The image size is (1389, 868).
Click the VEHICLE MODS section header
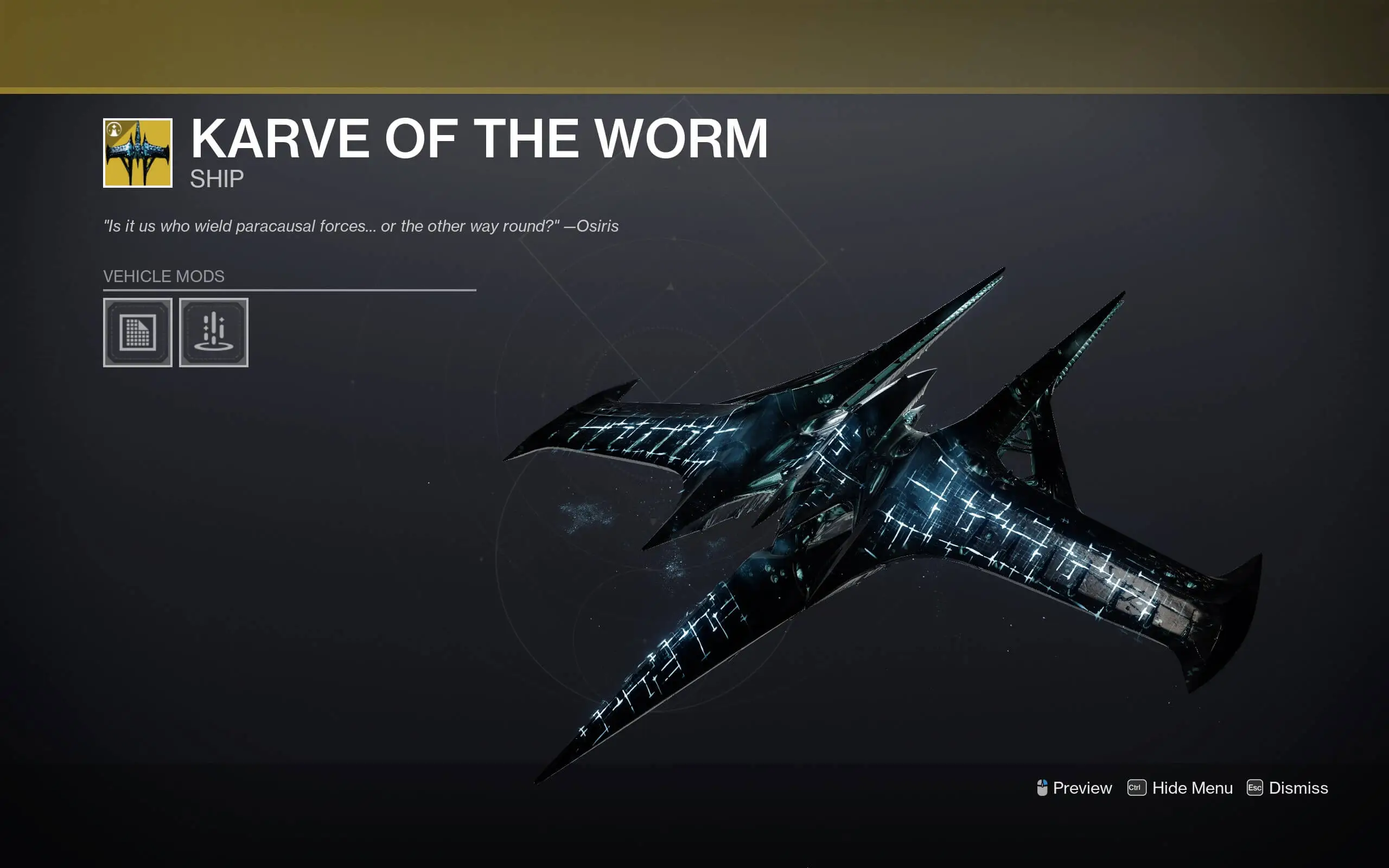coord(164,276)
